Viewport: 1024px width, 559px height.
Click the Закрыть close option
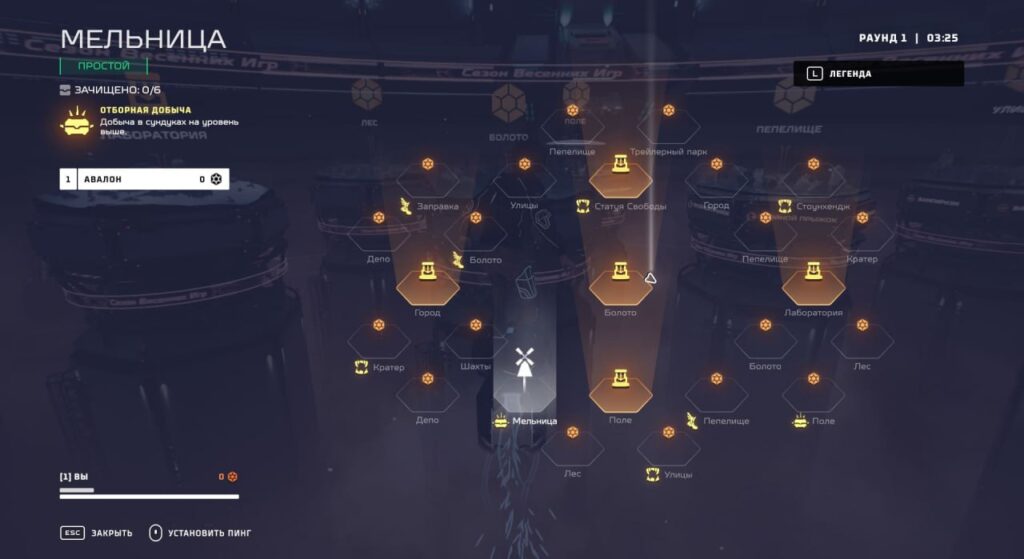pyautogui.click(x=97, y=533)
